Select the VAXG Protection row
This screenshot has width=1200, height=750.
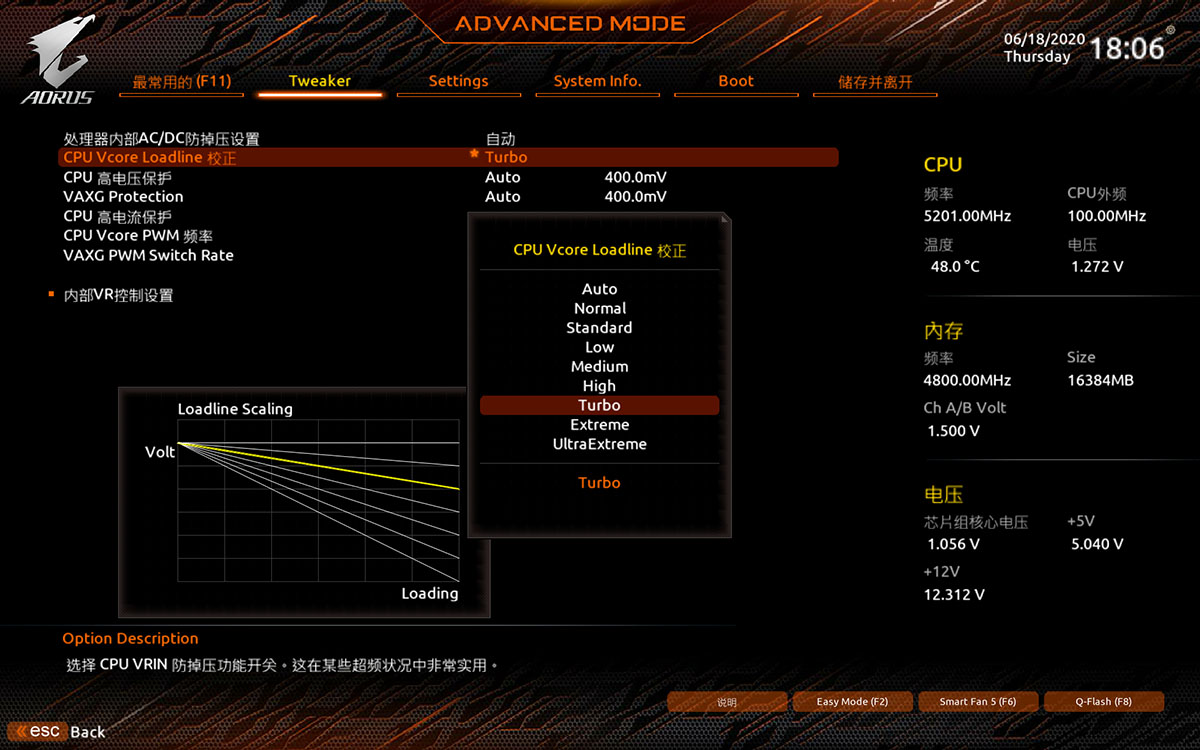[123, 197]
